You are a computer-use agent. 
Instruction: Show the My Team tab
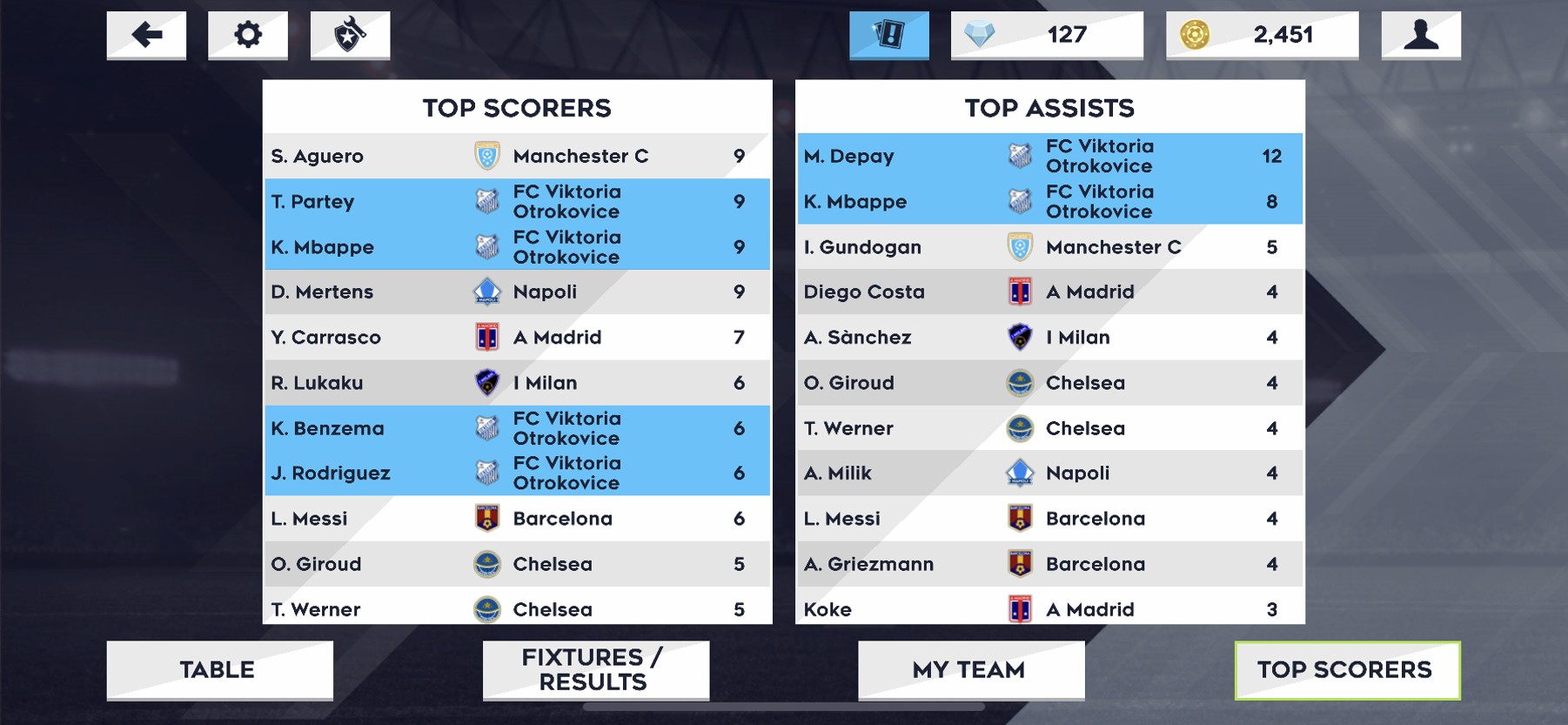971,669
